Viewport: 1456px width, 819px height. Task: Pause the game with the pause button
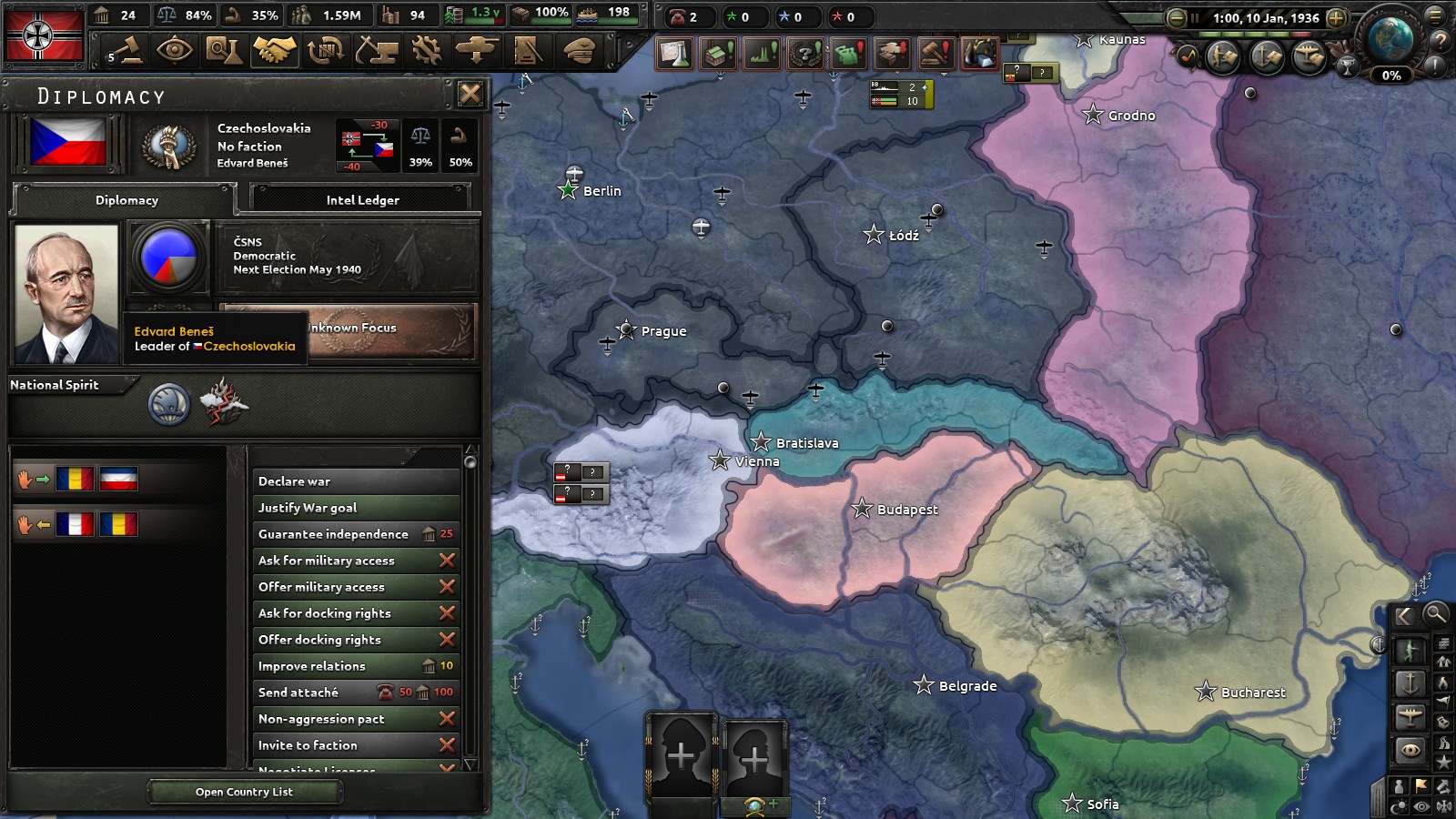tap(1195, 18)
